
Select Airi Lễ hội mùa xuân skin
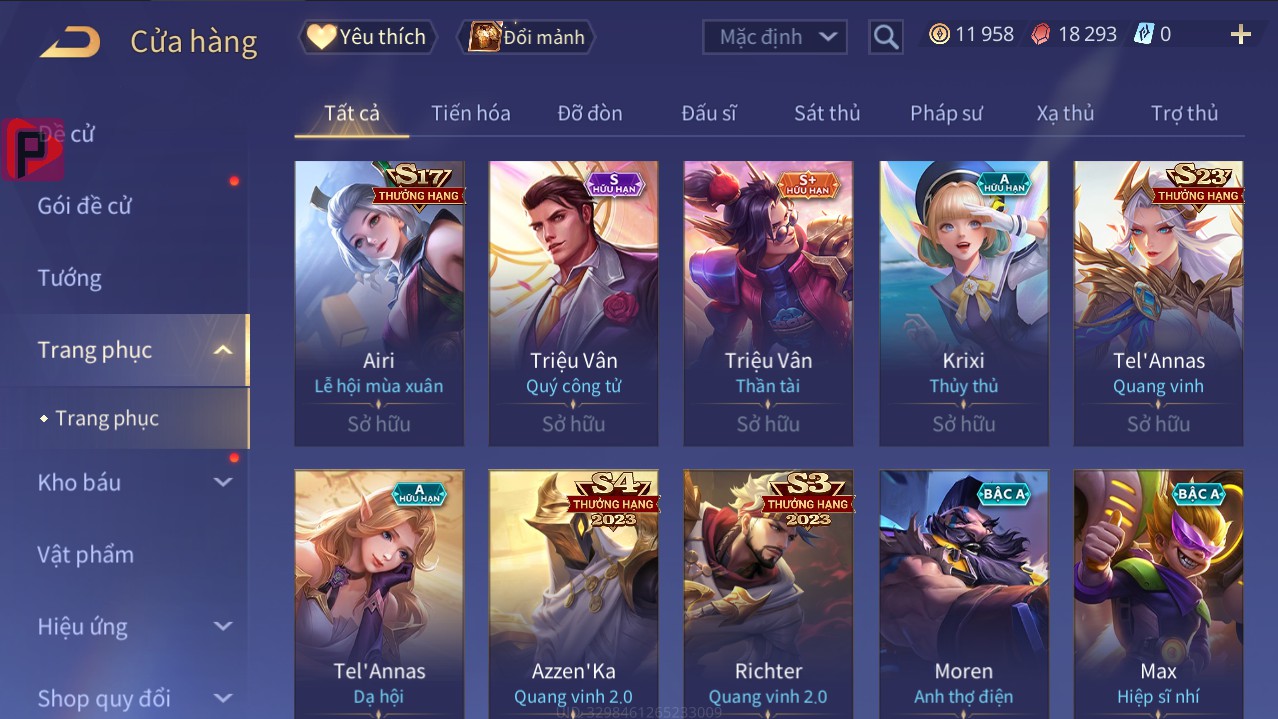379,300
